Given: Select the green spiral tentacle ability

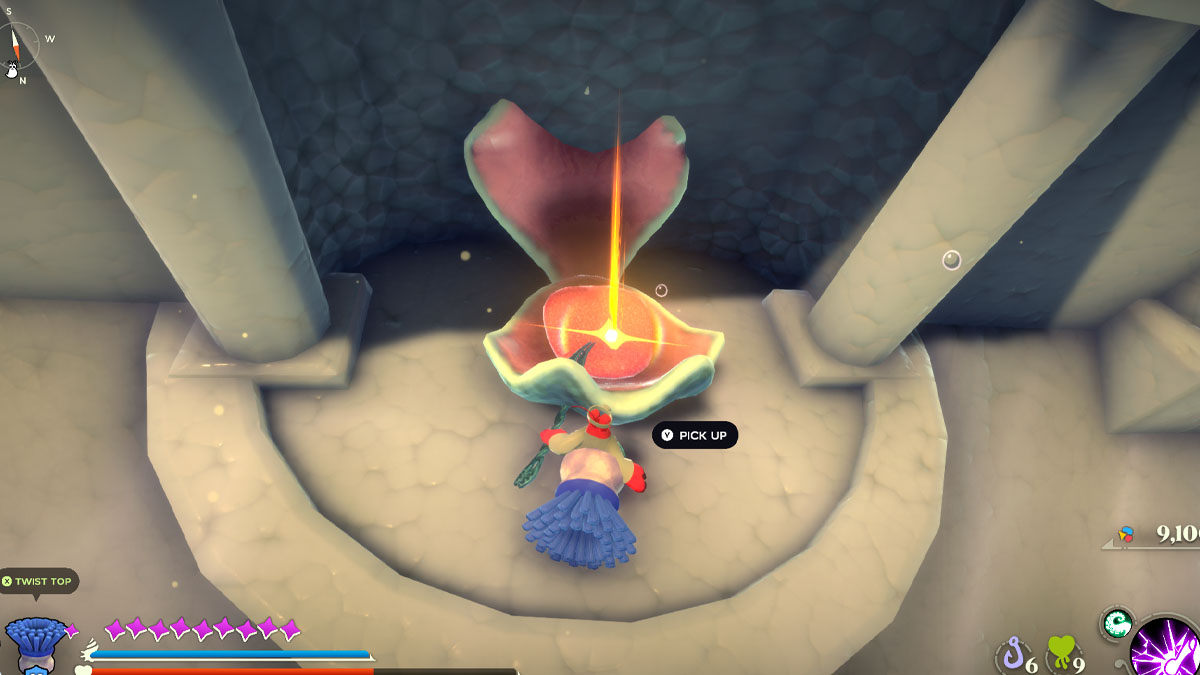Looking at the screenshot, I should click(x=1116, y=624).
